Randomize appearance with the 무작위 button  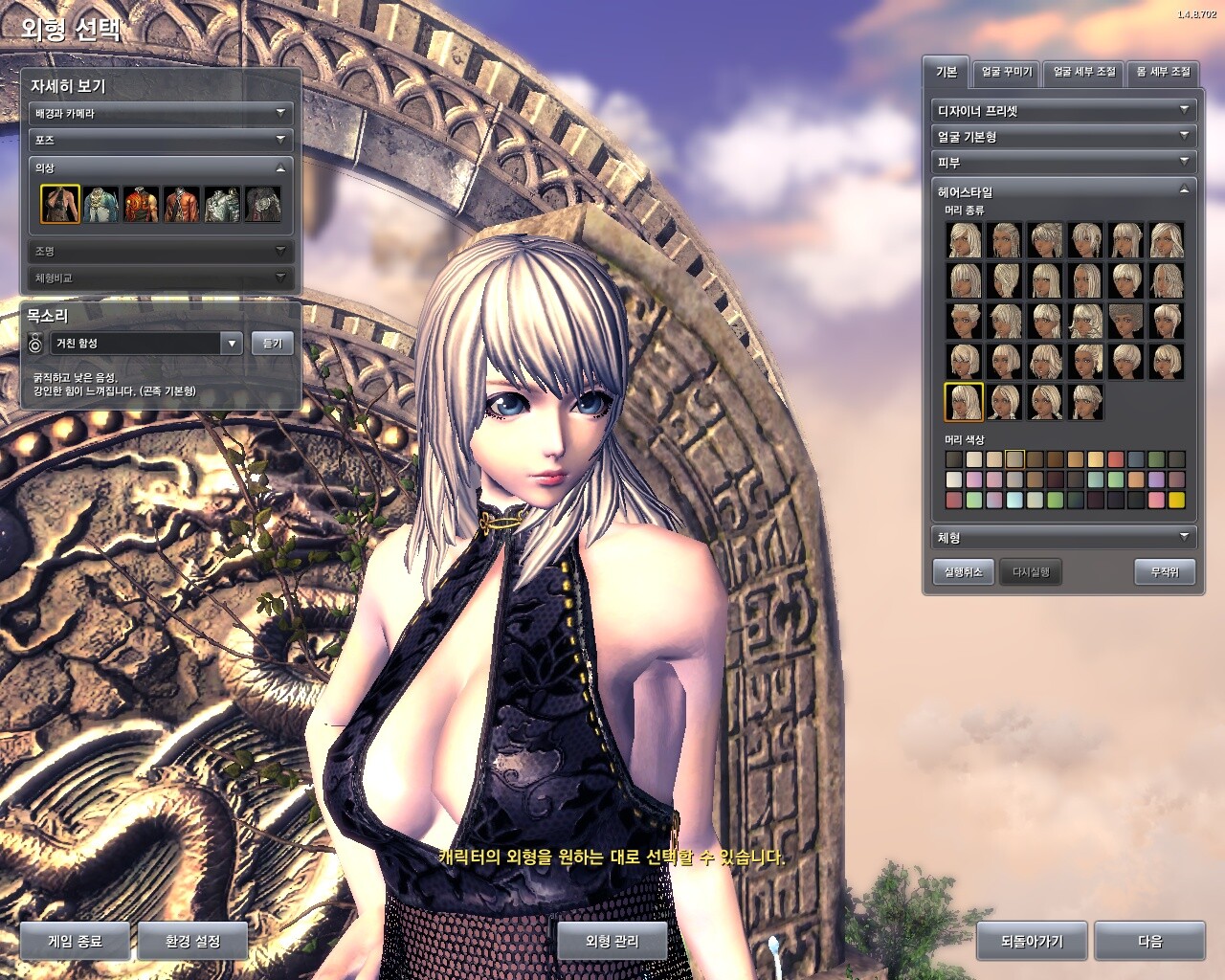pos(1165,572)
